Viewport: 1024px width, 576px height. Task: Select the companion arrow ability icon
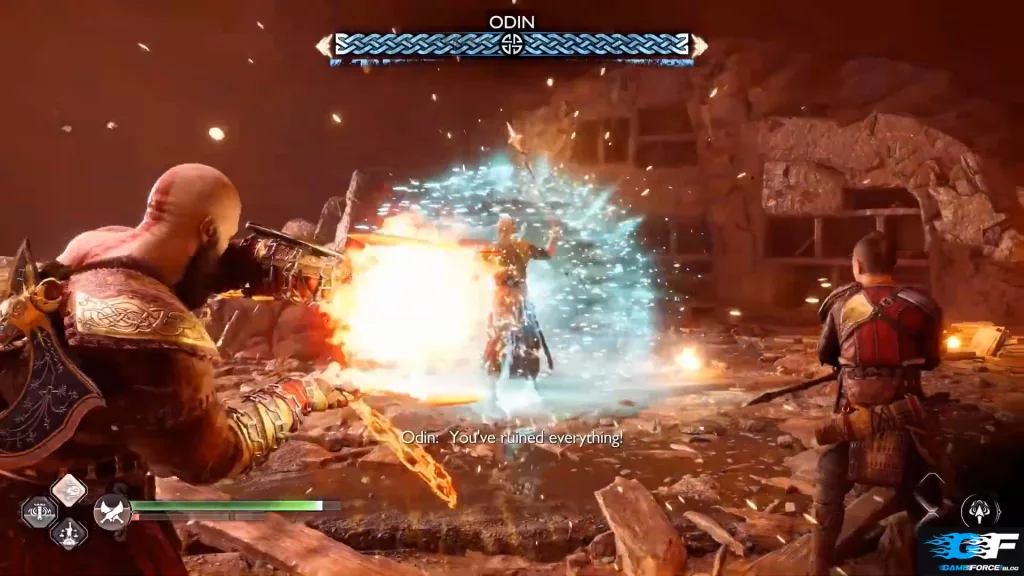click(980, 511)
